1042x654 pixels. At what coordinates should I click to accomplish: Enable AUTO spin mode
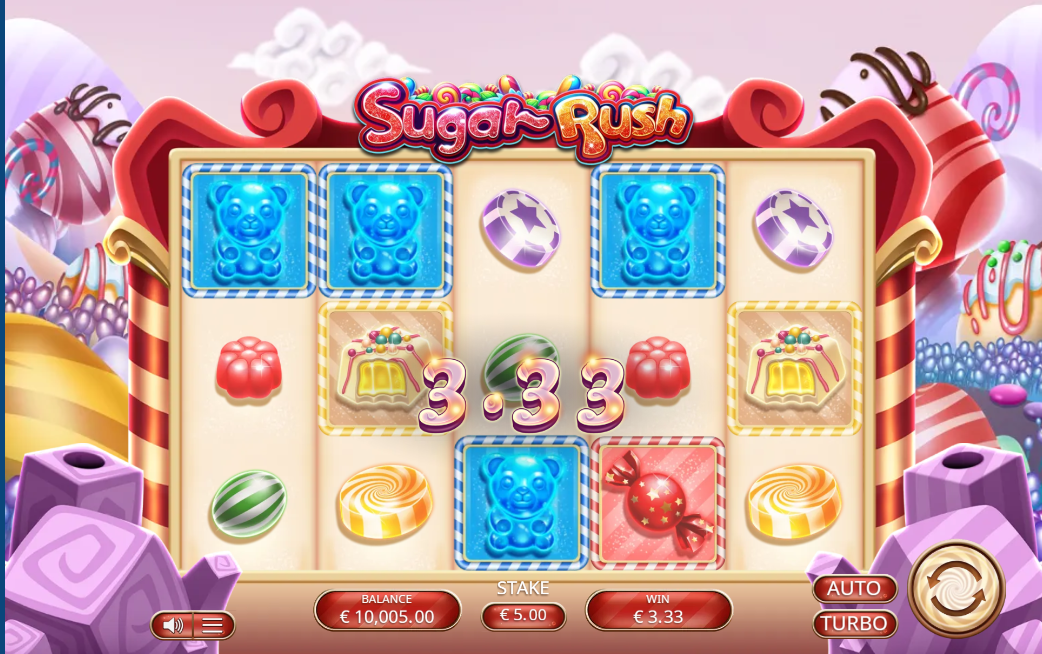tap(854, 588)
